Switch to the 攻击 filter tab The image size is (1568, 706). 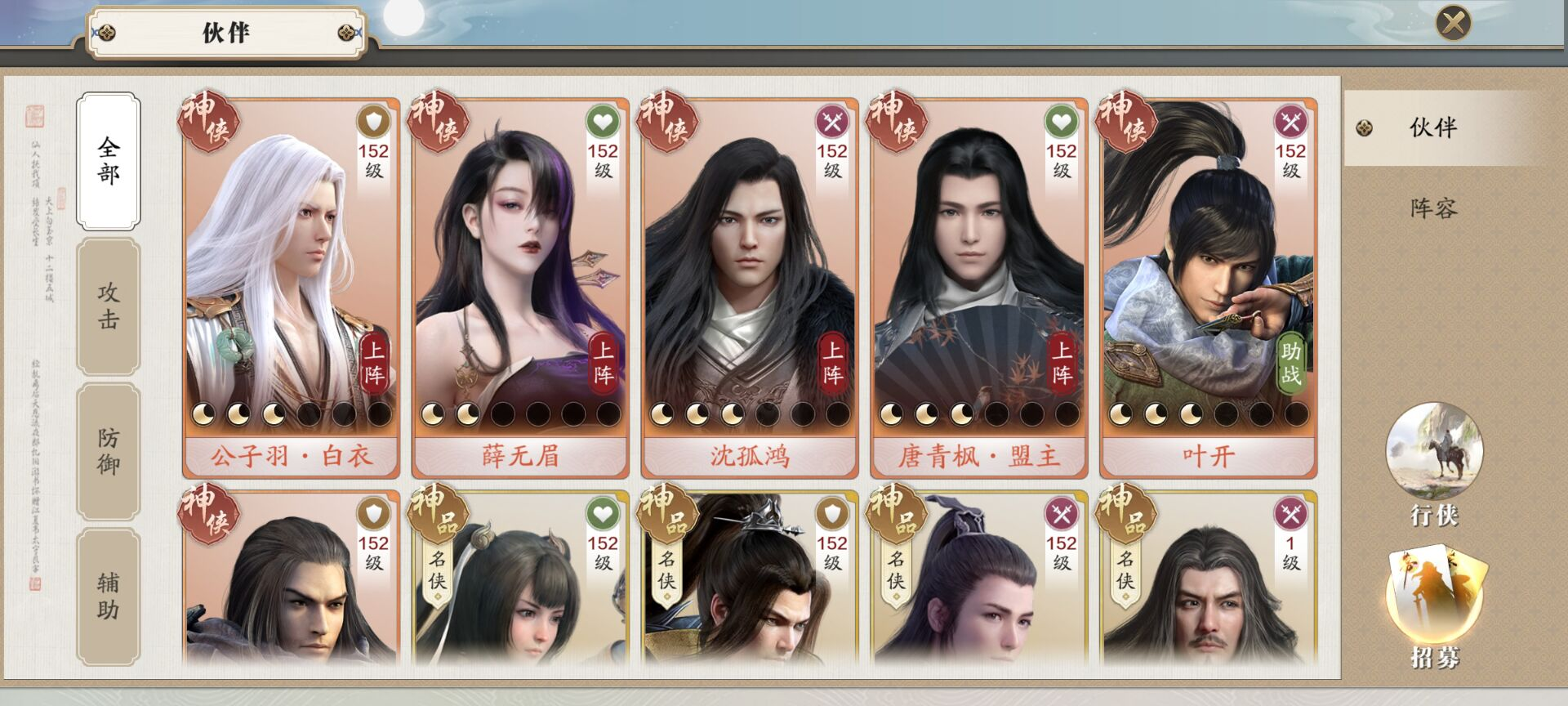109,306
